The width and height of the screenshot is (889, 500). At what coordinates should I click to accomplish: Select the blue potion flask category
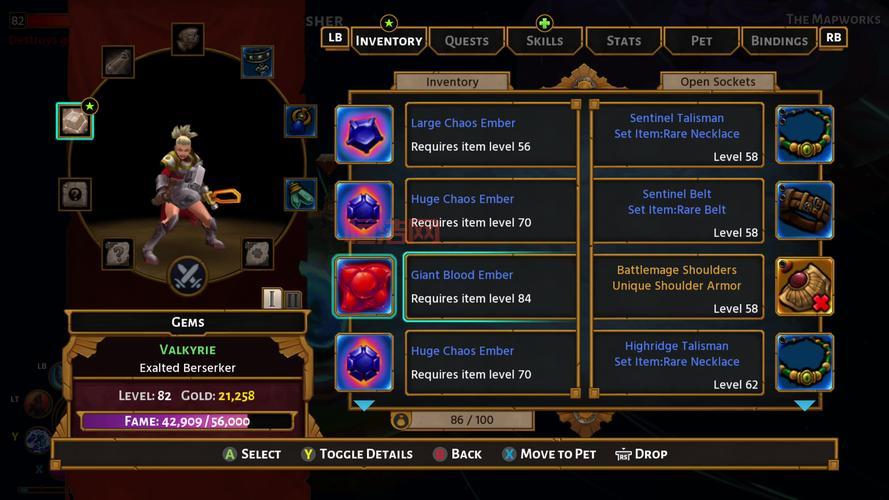point(300,122)
